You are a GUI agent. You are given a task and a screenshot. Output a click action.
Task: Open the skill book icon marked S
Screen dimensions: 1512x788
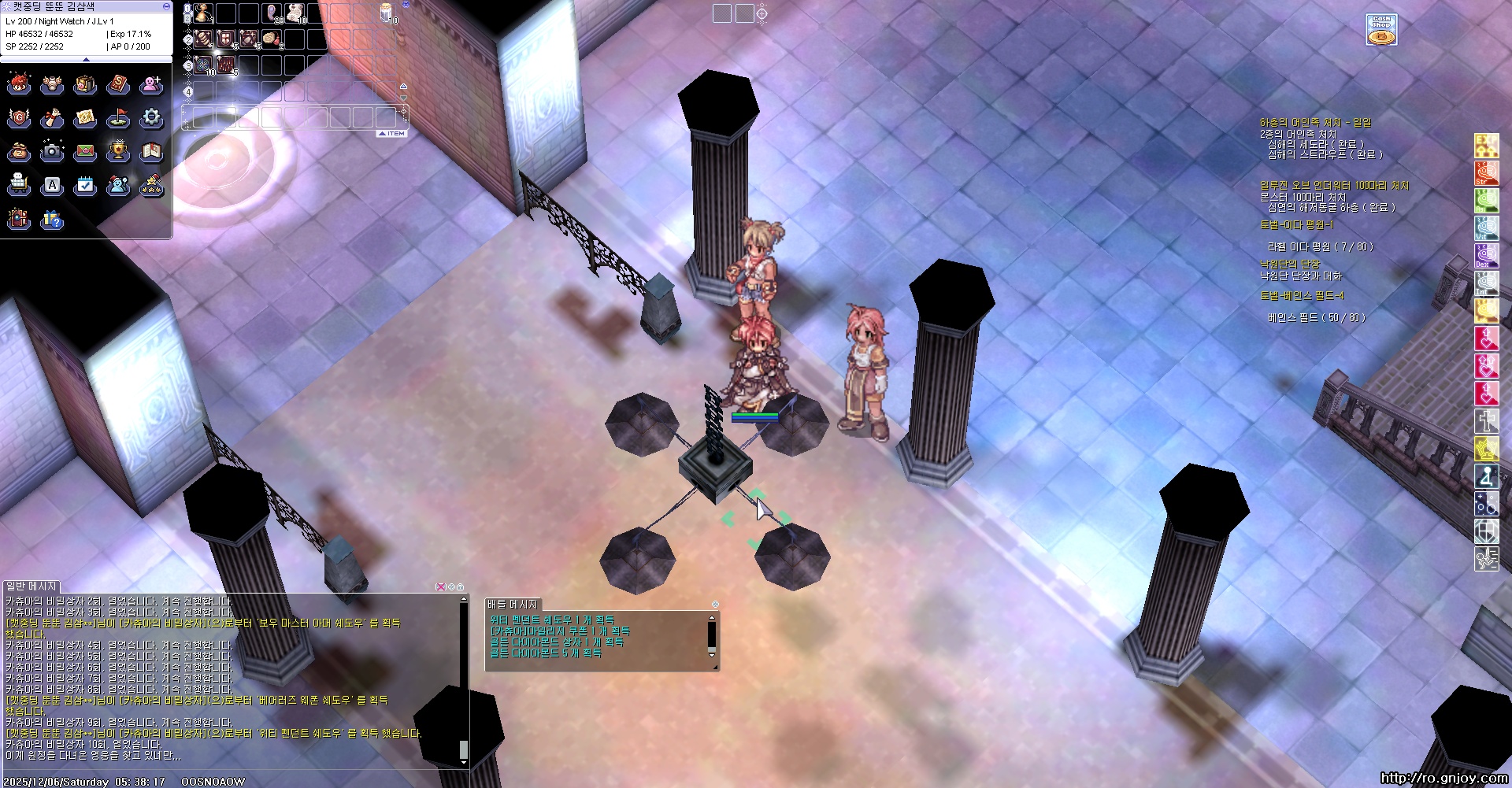(x=118, y=84)
